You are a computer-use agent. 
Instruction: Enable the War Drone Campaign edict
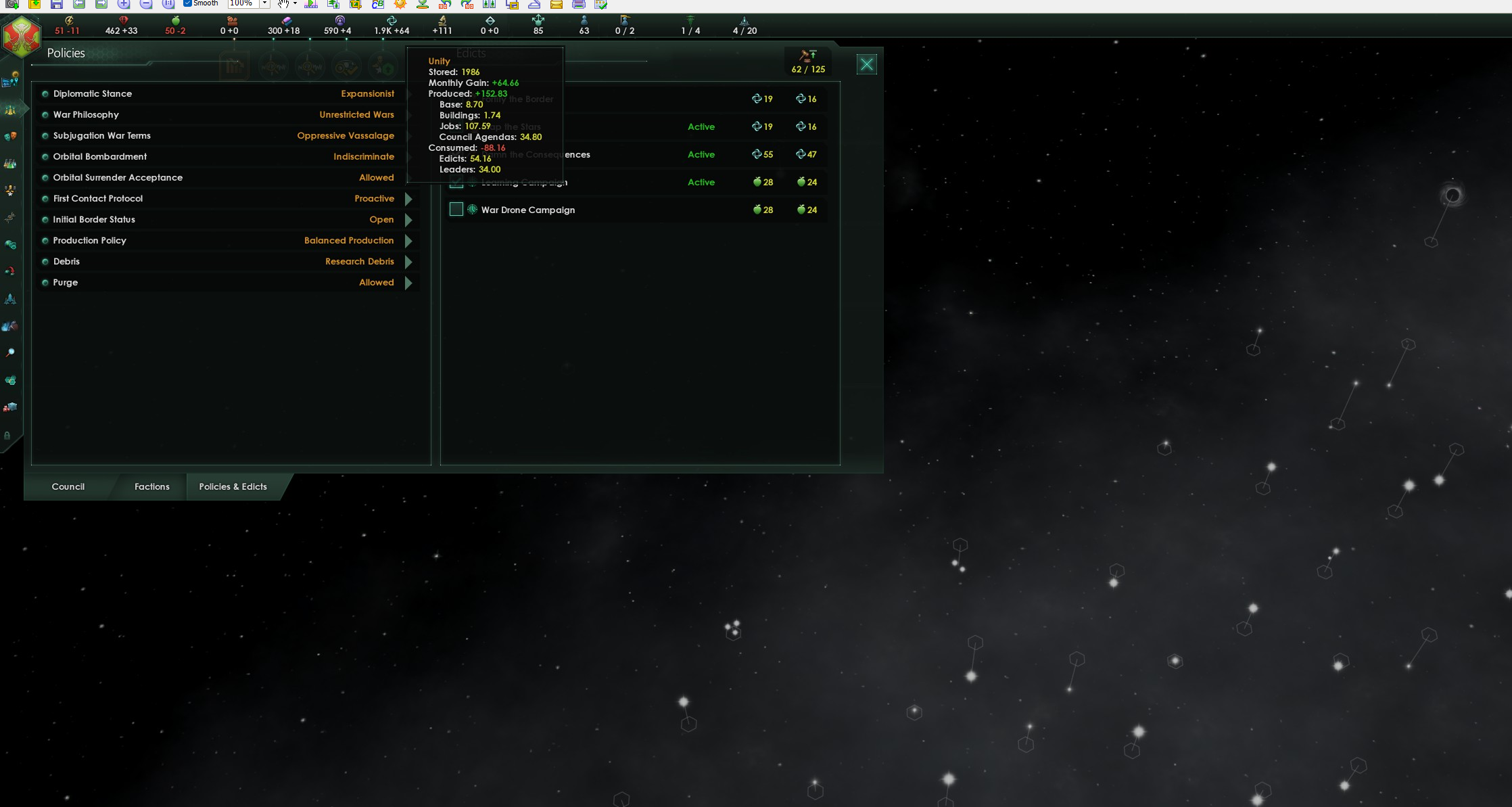(x=456, y=210)
